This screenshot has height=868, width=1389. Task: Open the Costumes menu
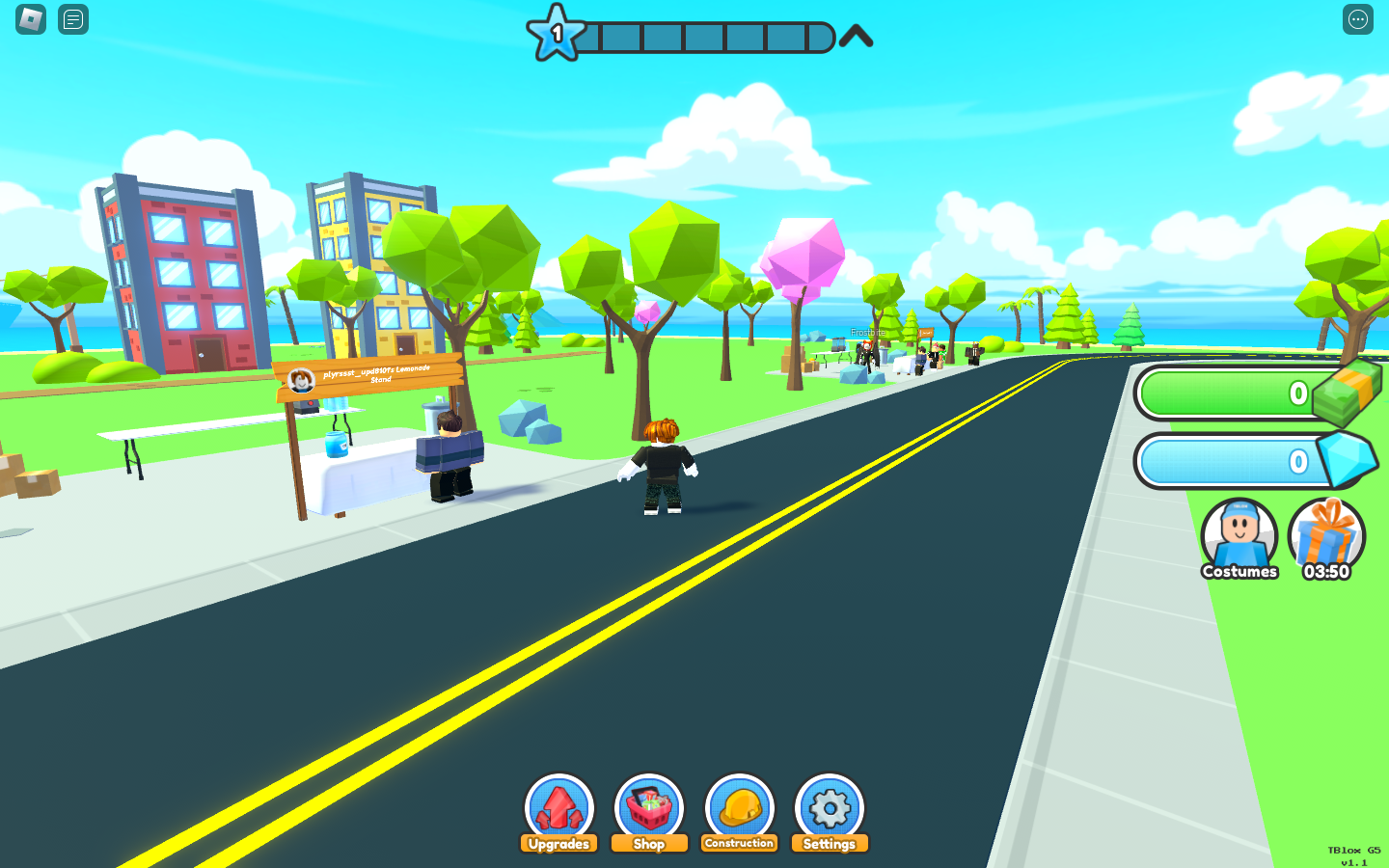point(1239,538)
